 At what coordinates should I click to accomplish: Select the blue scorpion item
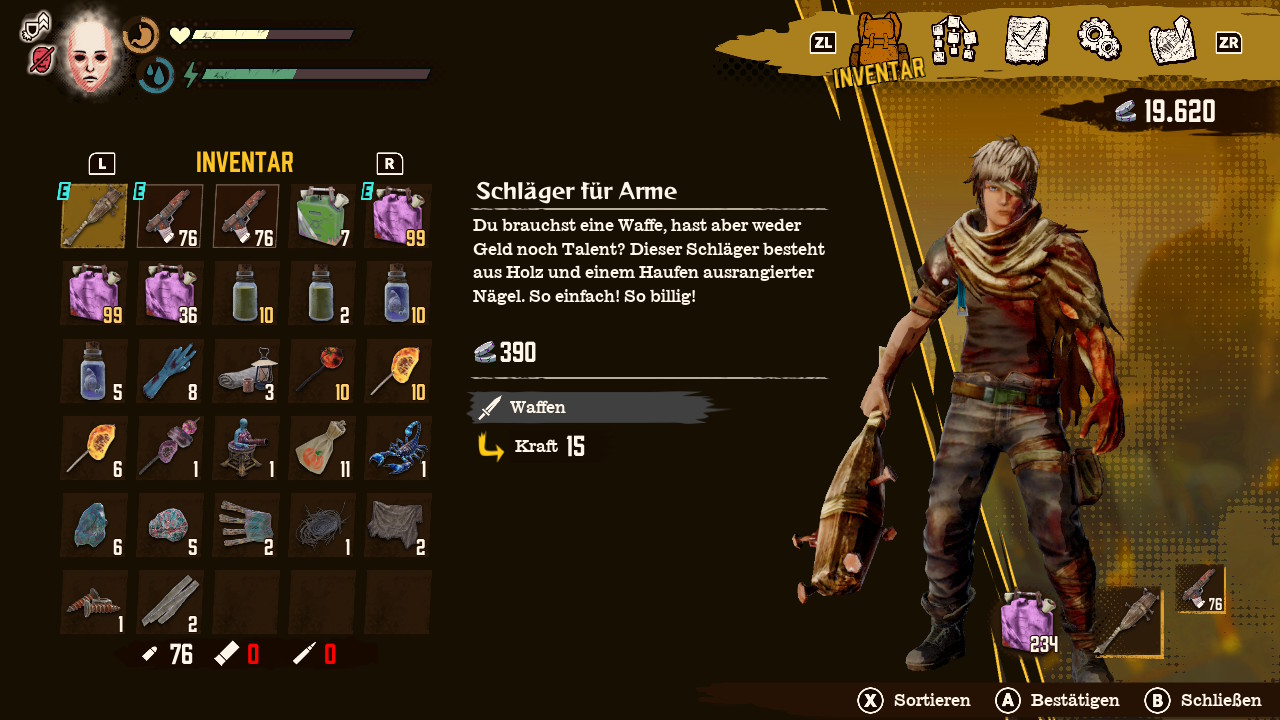(x=398, y=448)
